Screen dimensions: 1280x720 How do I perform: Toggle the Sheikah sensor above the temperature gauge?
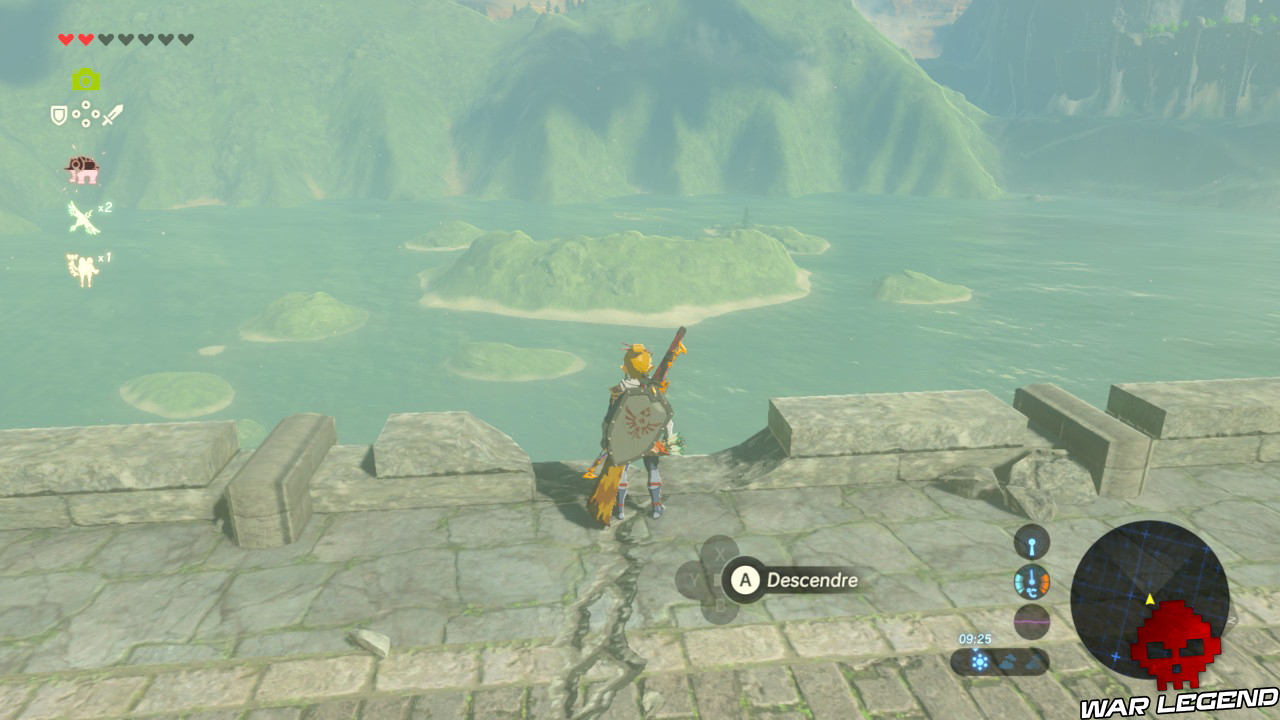coord(1031,542)
